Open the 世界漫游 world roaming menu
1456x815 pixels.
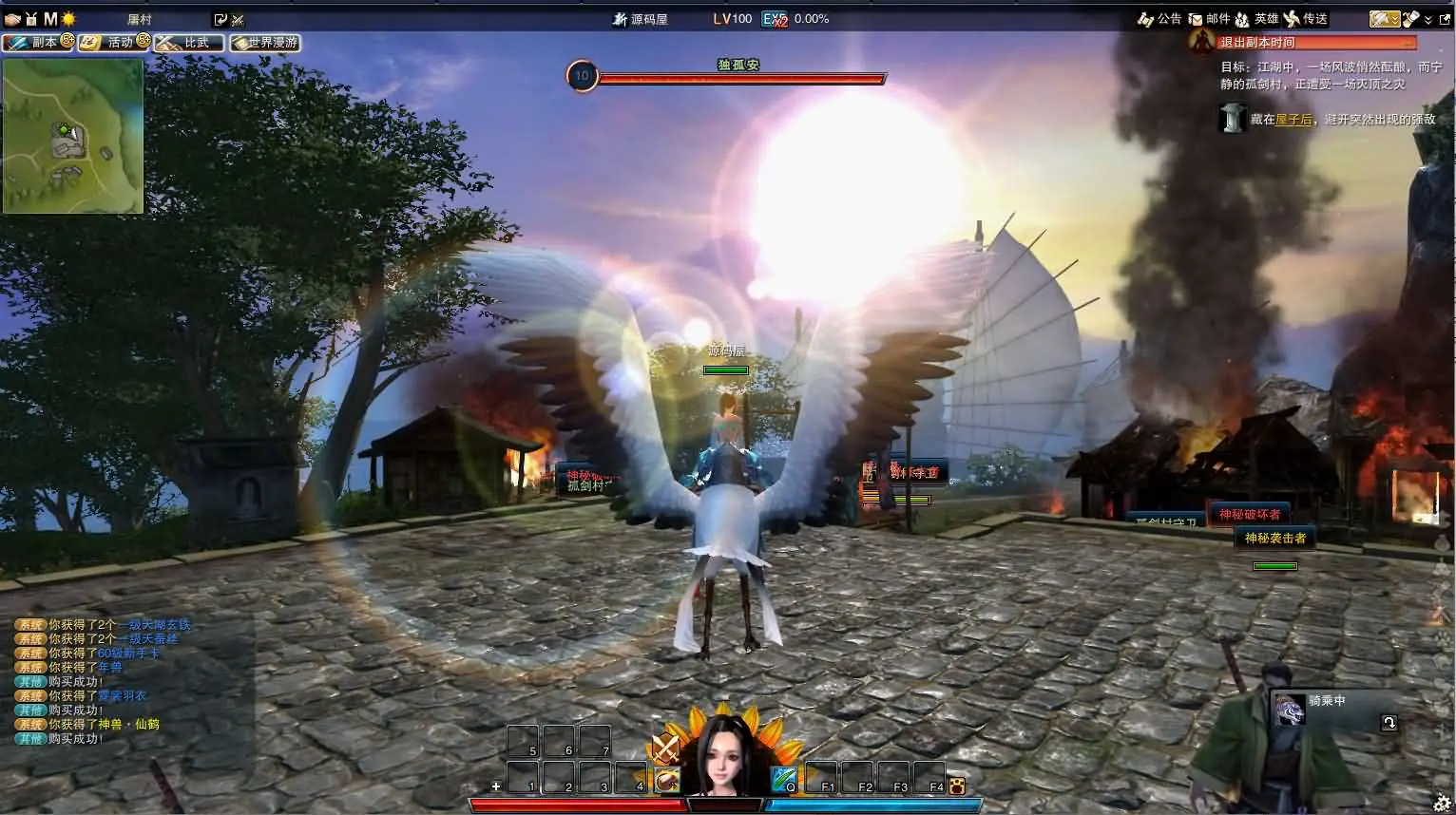coord(265,43)
